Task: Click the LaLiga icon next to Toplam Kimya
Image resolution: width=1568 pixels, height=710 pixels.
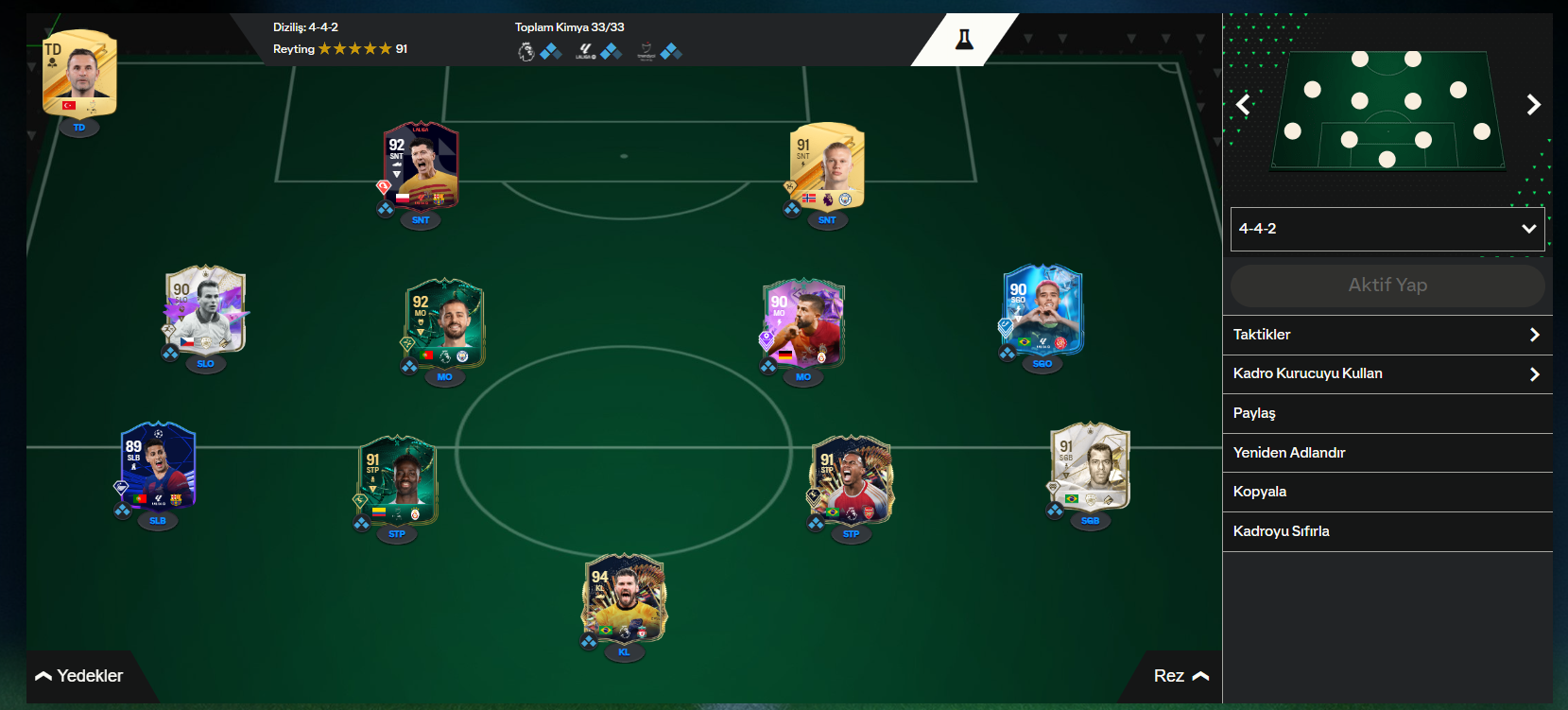Action: tap(586, 53)
